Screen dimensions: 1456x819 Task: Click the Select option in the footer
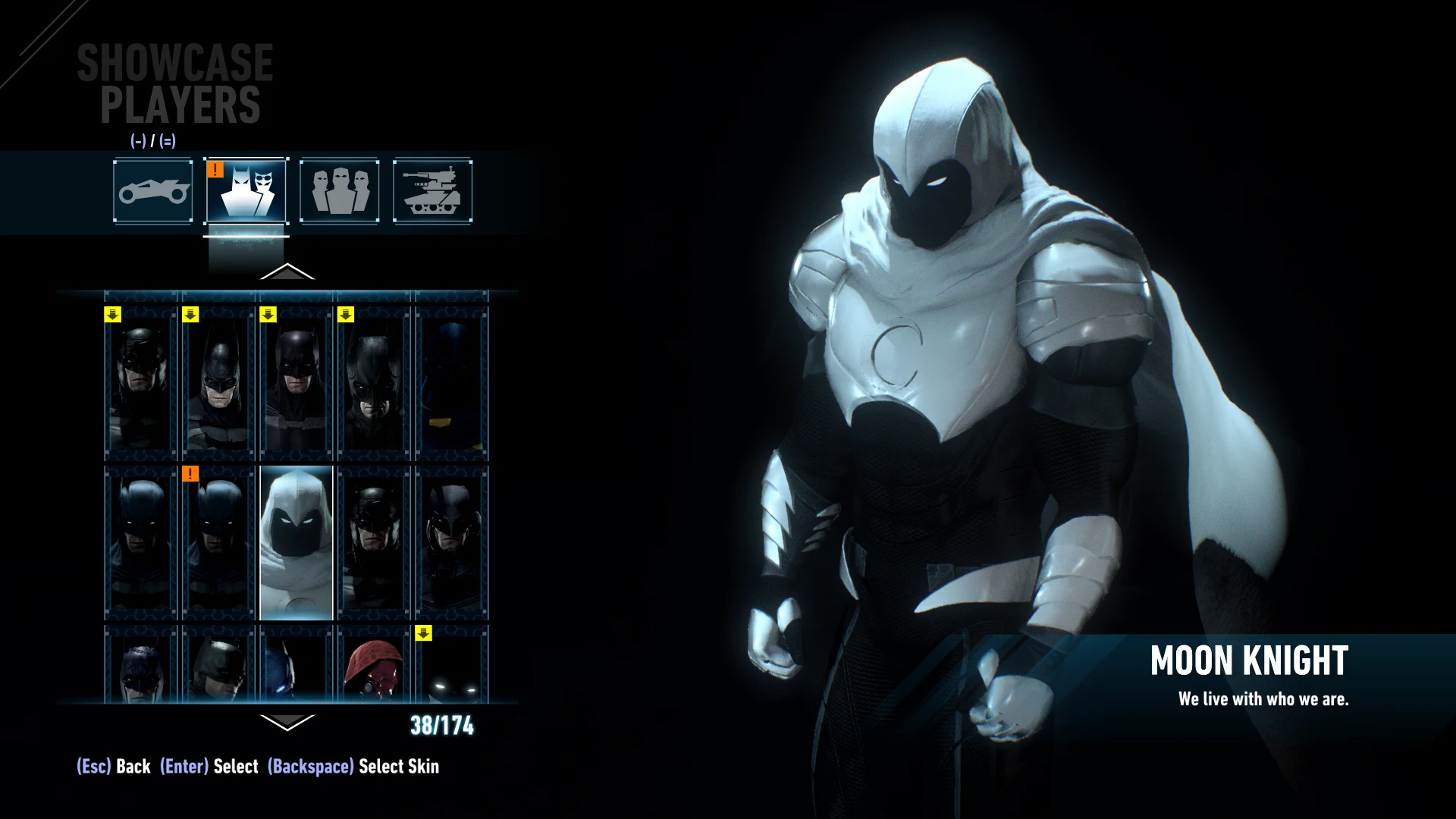pos(209,767)
